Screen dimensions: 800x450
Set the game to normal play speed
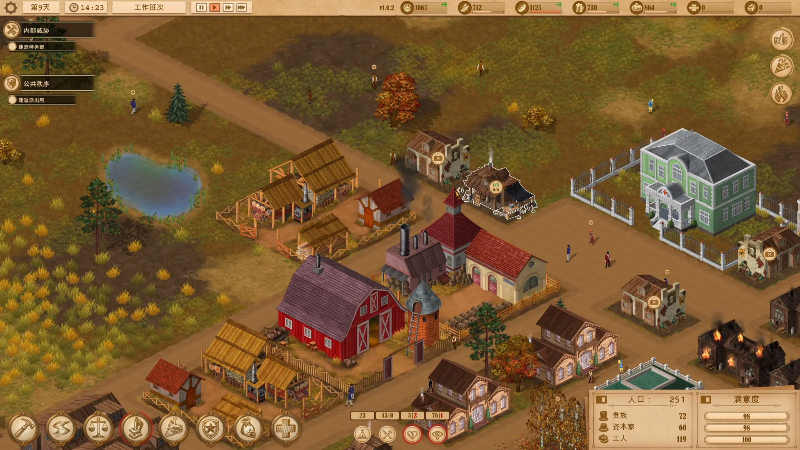click(x=214, y=7)
